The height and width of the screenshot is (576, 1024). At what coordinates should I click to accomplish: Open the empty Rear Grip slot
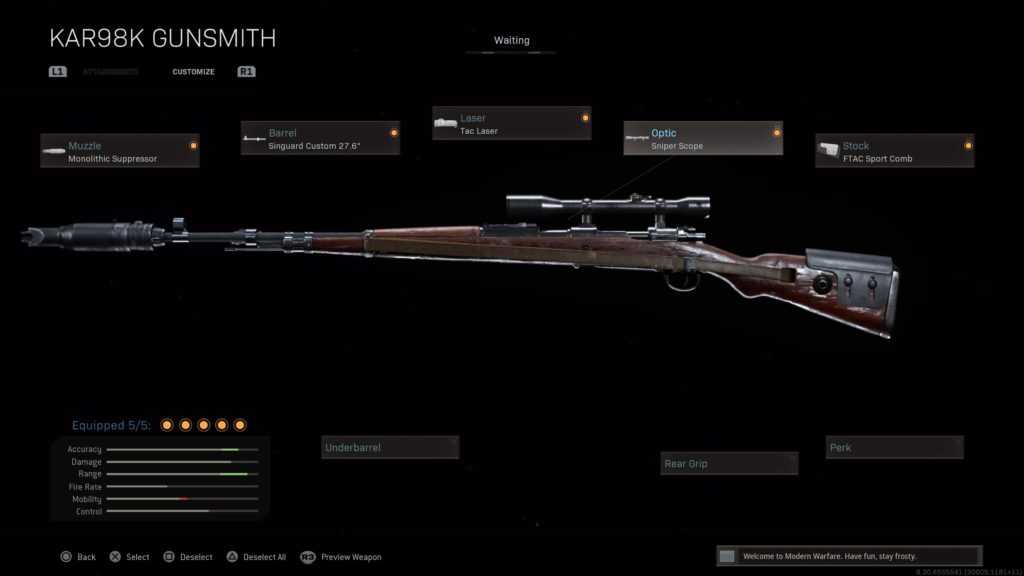click(730, 463)
